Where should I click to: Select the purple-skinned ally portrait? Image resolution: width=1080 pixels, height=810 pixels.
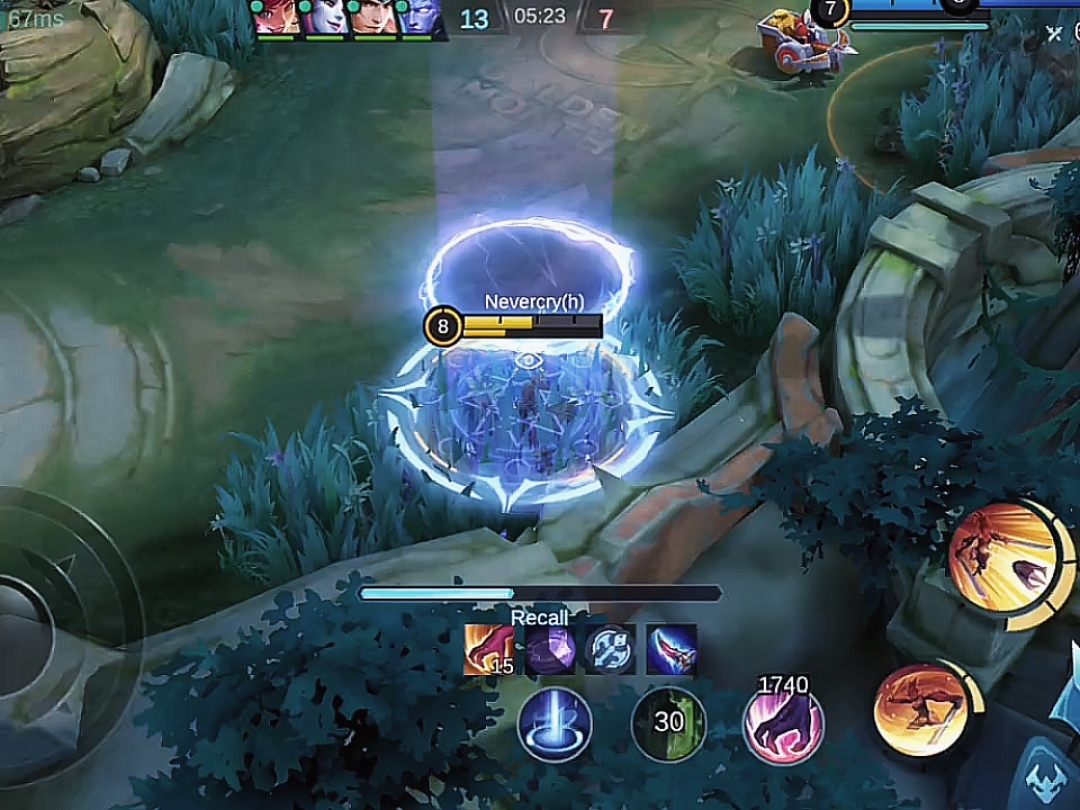coord(420,18)
